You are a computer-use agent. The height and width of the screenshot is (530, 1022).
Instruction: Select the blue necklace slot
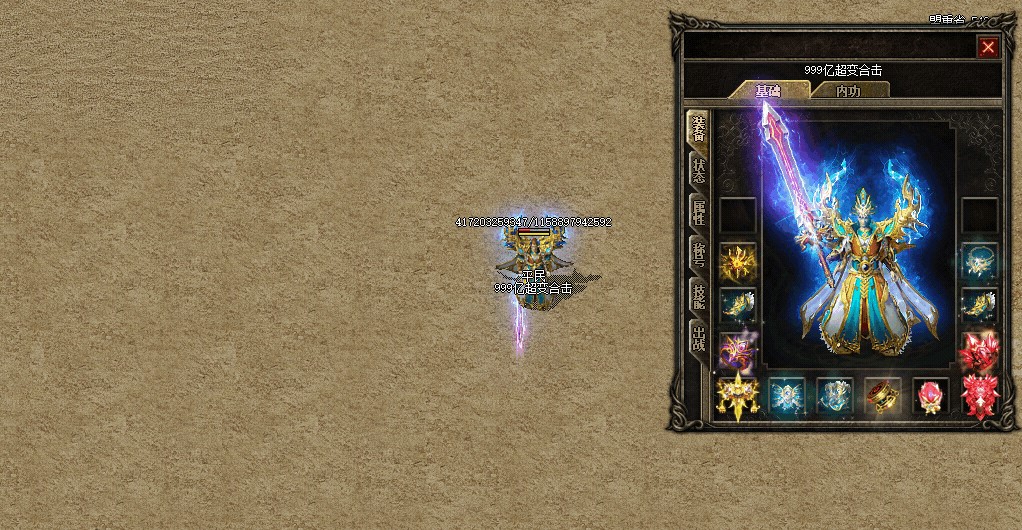979,262
